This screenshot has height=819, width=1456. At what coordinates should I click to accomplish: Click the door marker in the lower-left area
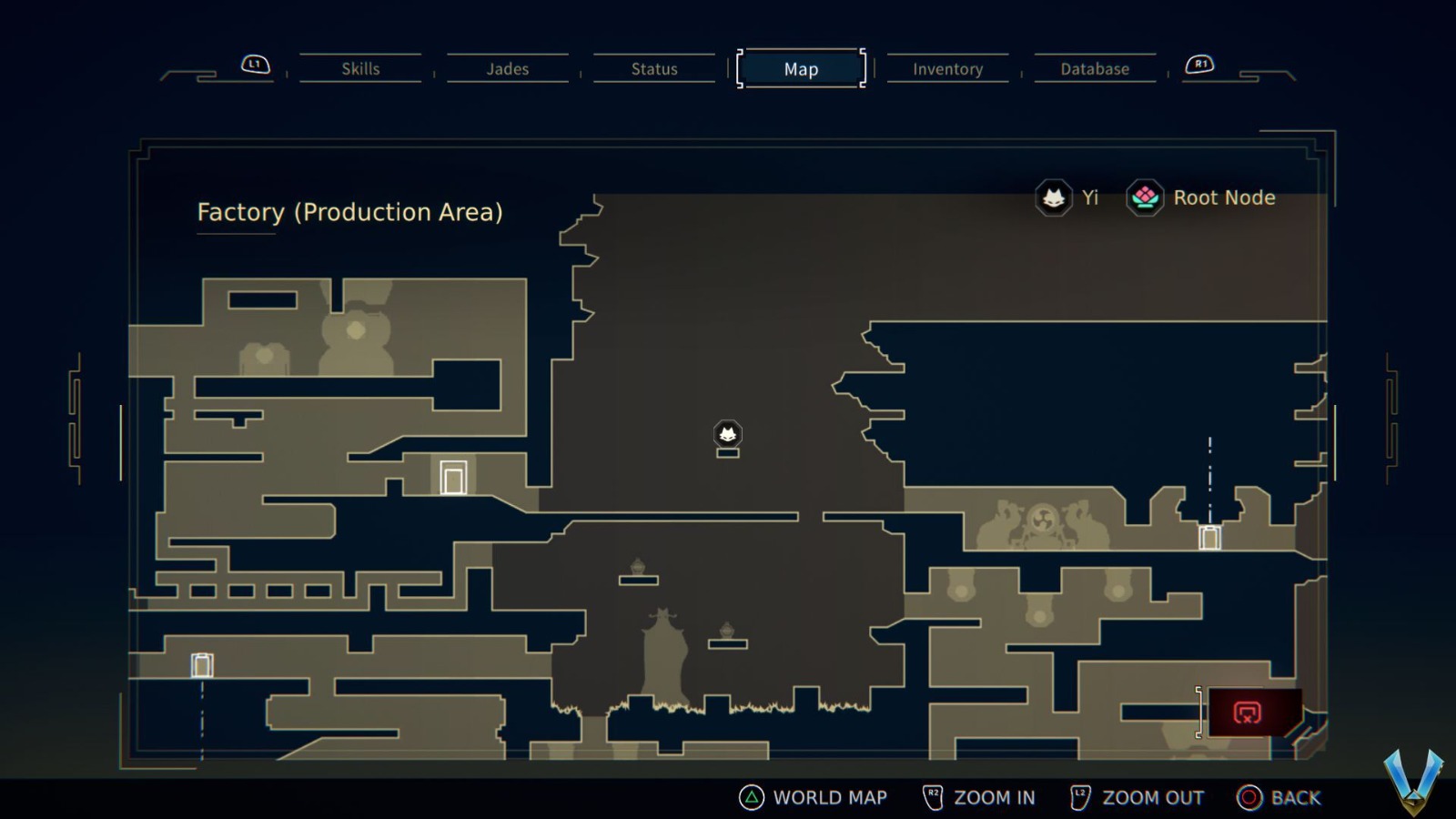pyautogui.click(x=200, y=664)
